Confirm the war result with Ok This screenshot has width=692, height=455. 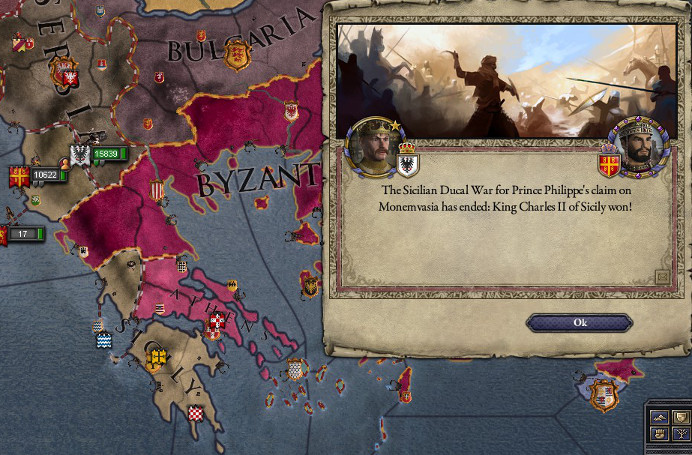(x=579, y=323)
